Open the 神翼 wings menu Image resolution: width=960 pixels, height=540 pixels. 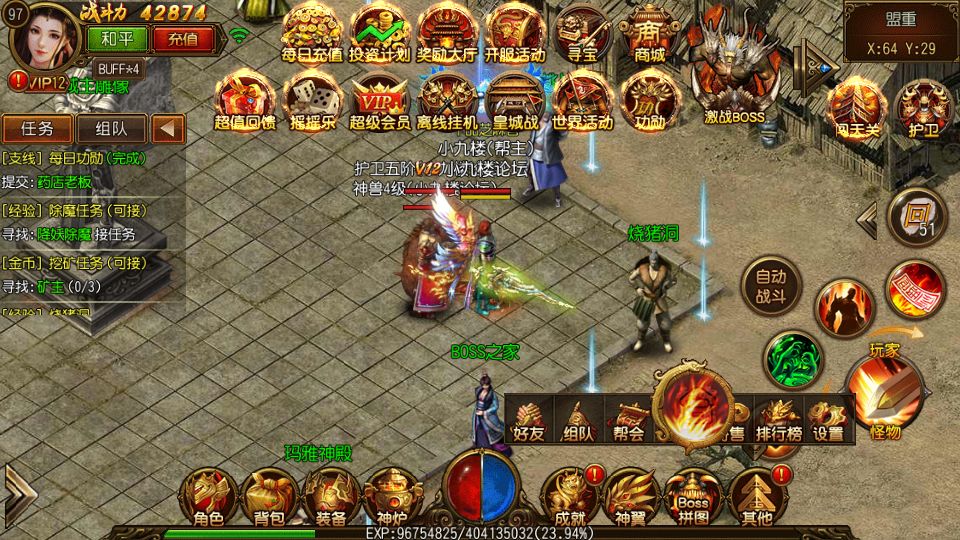pyautogui.click(x=630, y=496)
